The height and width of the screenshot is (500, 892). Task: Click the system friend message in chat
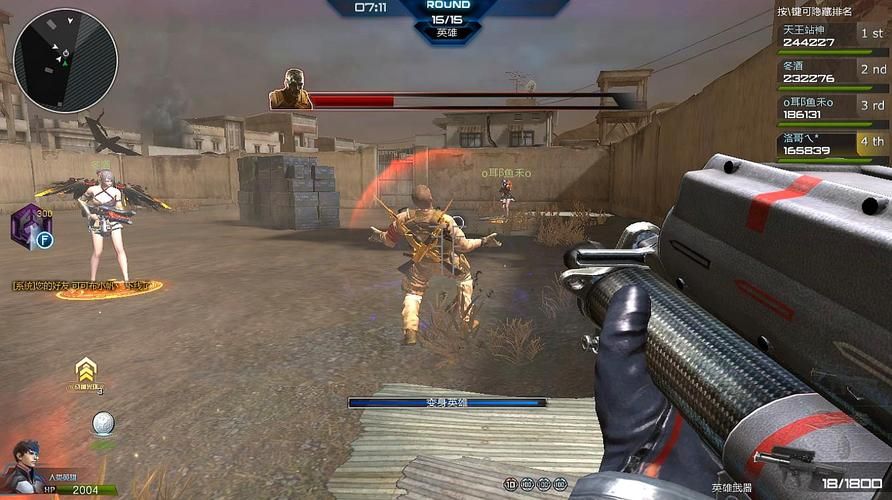(x=86, y=286)
